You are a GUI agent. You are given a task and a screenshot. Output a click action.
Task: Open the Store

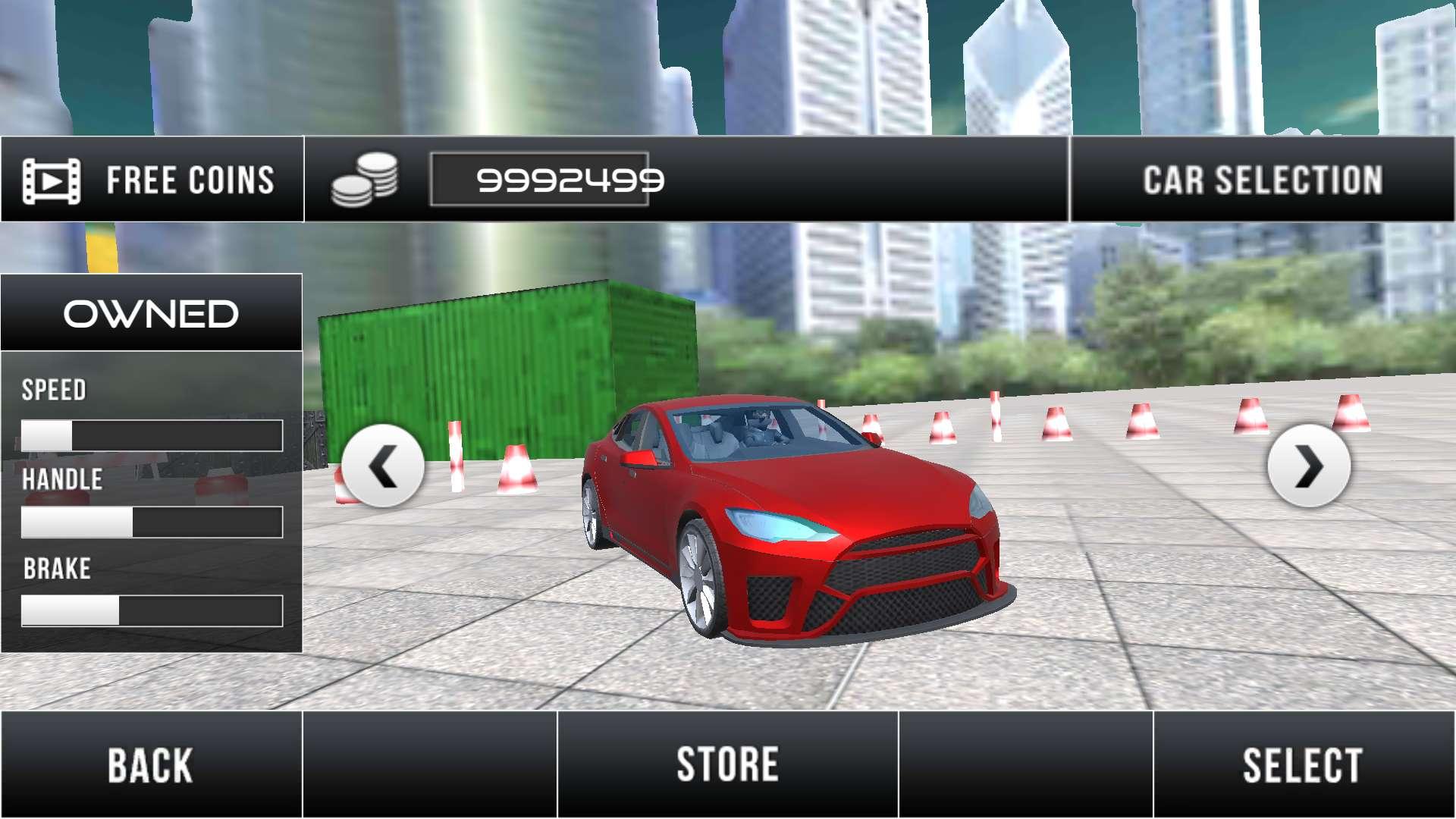click(727, 764)
